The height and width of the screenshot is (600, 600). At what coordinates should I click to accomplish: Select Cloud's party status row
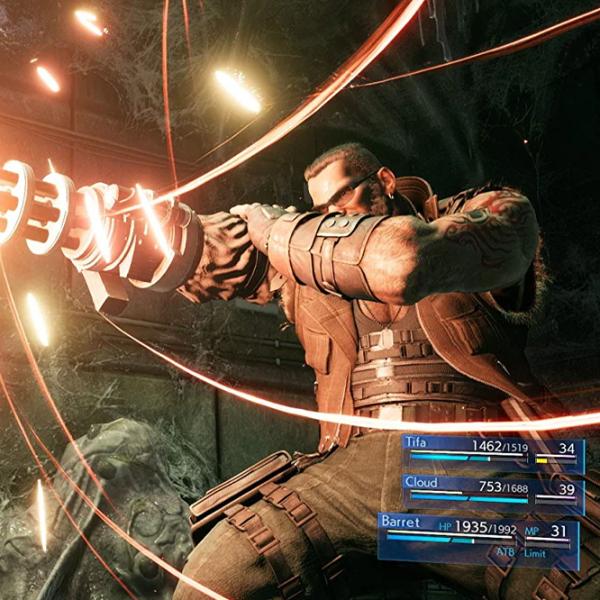click(492, 491)
